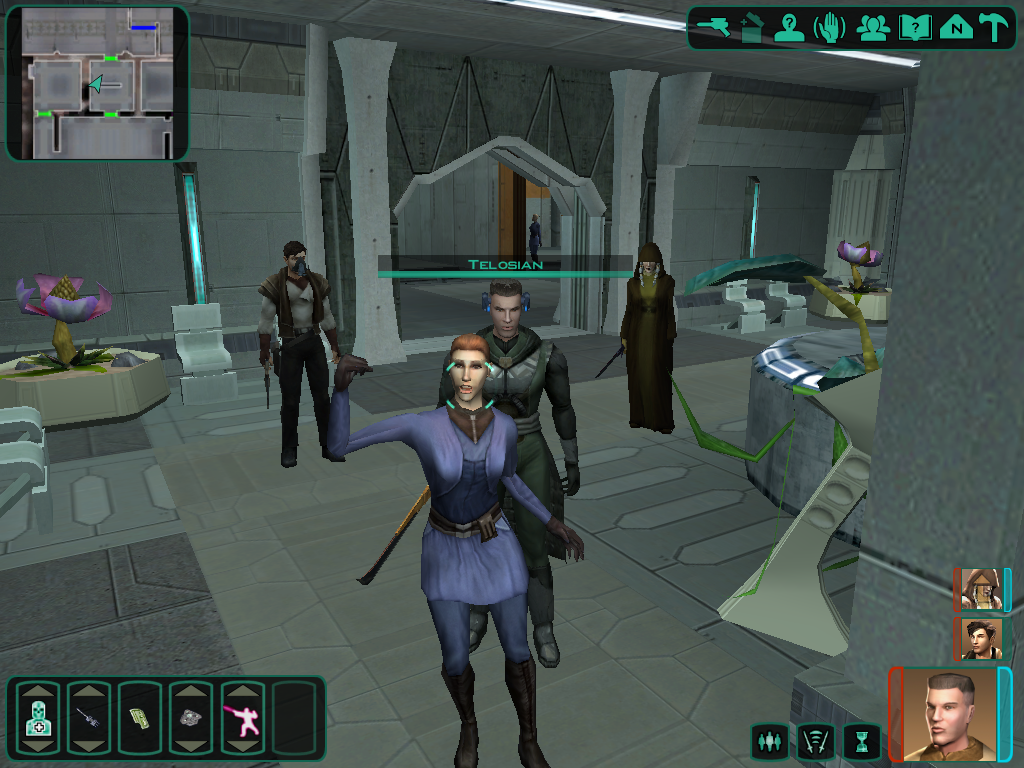Use the medpac slot in the hotbar
This screenshot has height=768, width=1024.
39,717
